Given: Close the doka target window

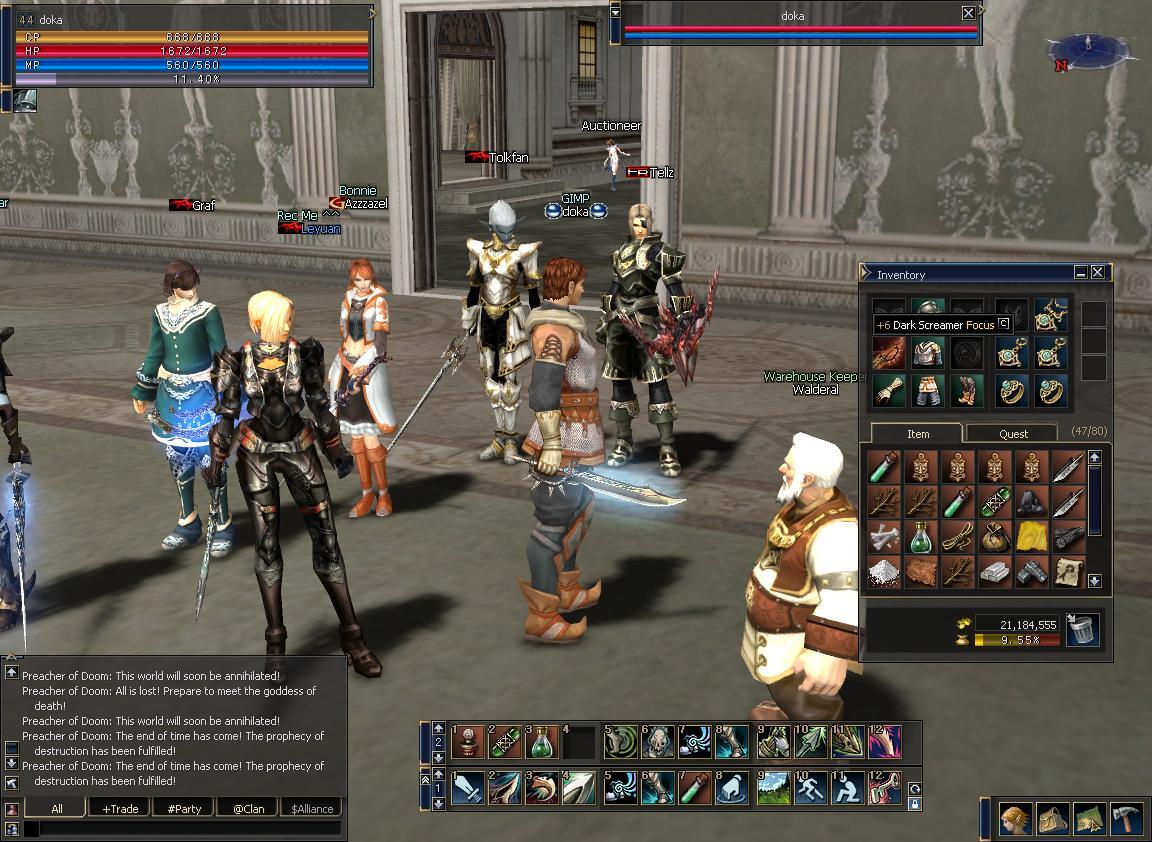Looking at the screenshot, I should point(968,13).
